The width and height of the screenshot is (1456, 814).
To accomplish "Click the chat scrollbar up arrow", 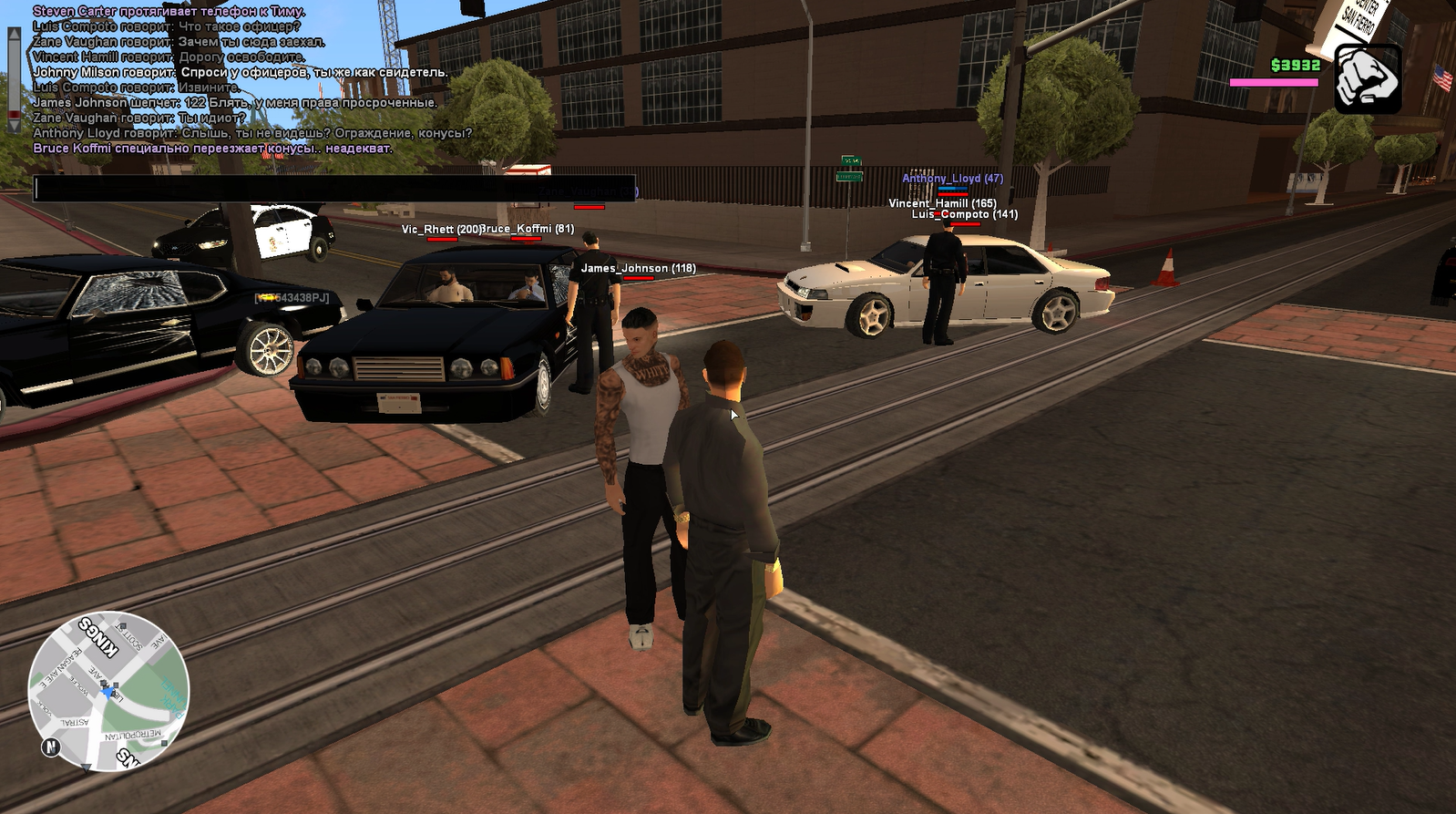I will 14,34.
